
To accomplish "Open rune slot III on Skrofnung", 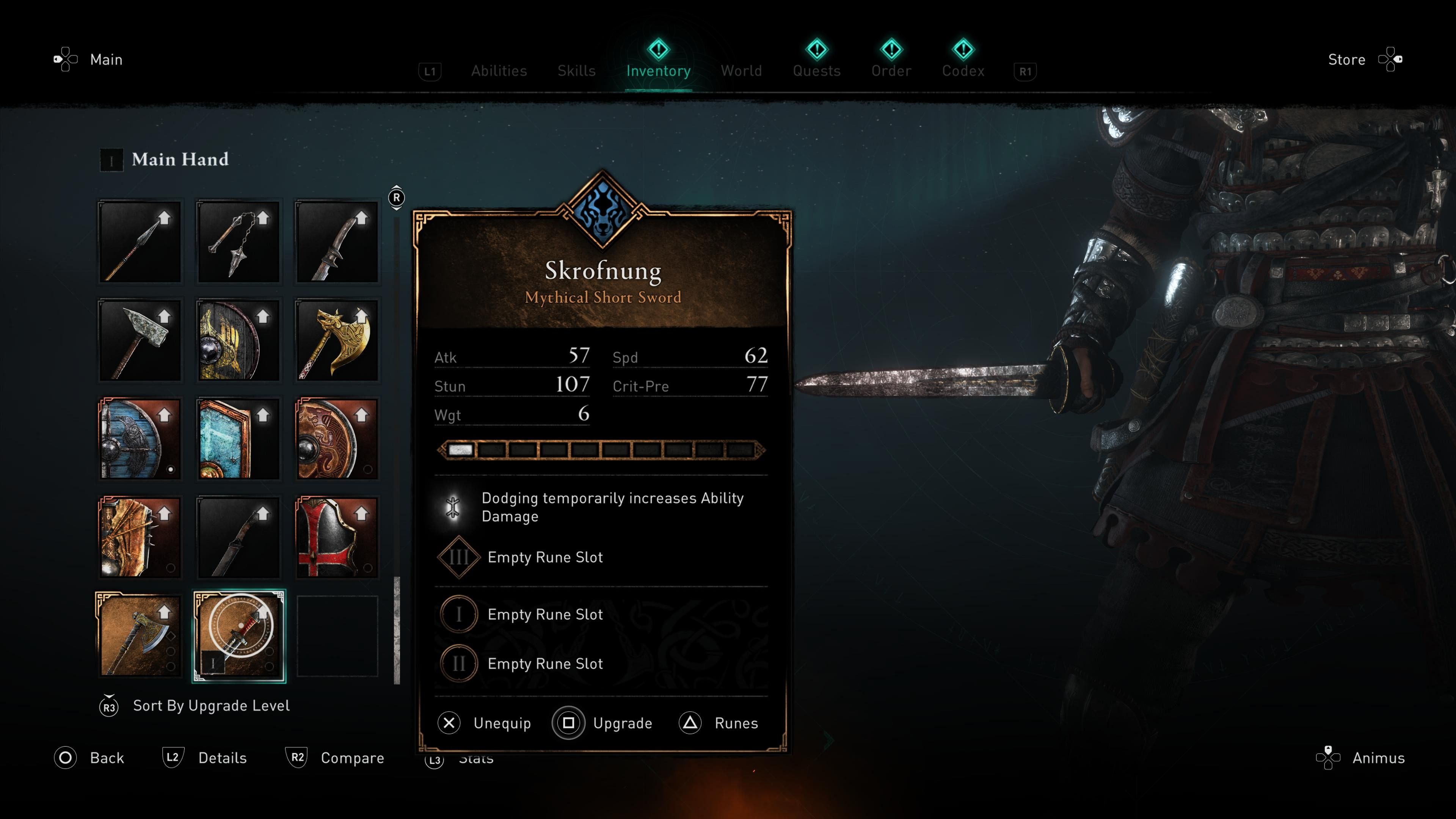I will coord(458,557).
